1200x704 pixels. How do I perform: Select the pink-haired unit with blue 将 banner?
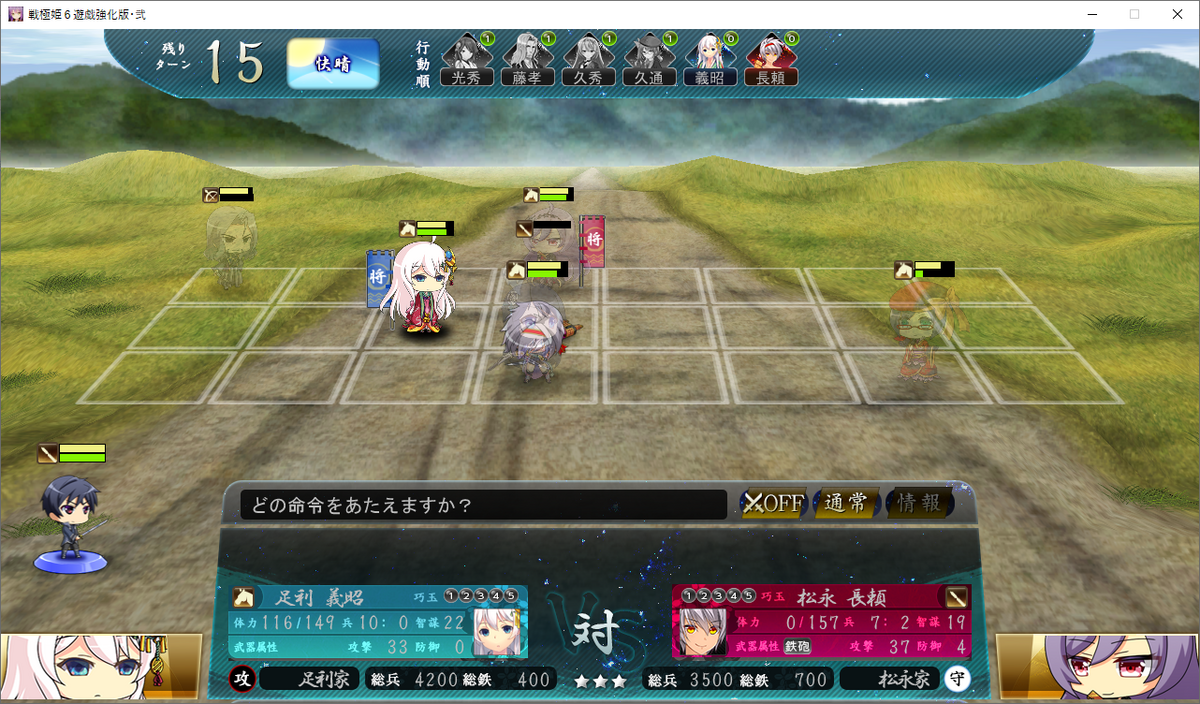click(425, 288)
